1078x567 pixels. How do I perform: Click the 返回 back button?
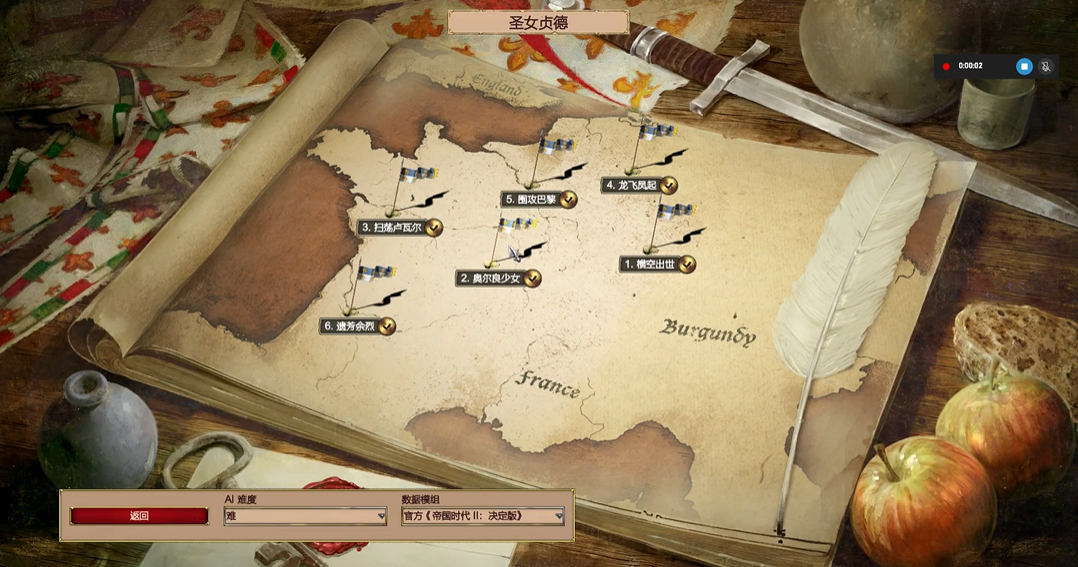pyautogui.click(x=139, y=516)
